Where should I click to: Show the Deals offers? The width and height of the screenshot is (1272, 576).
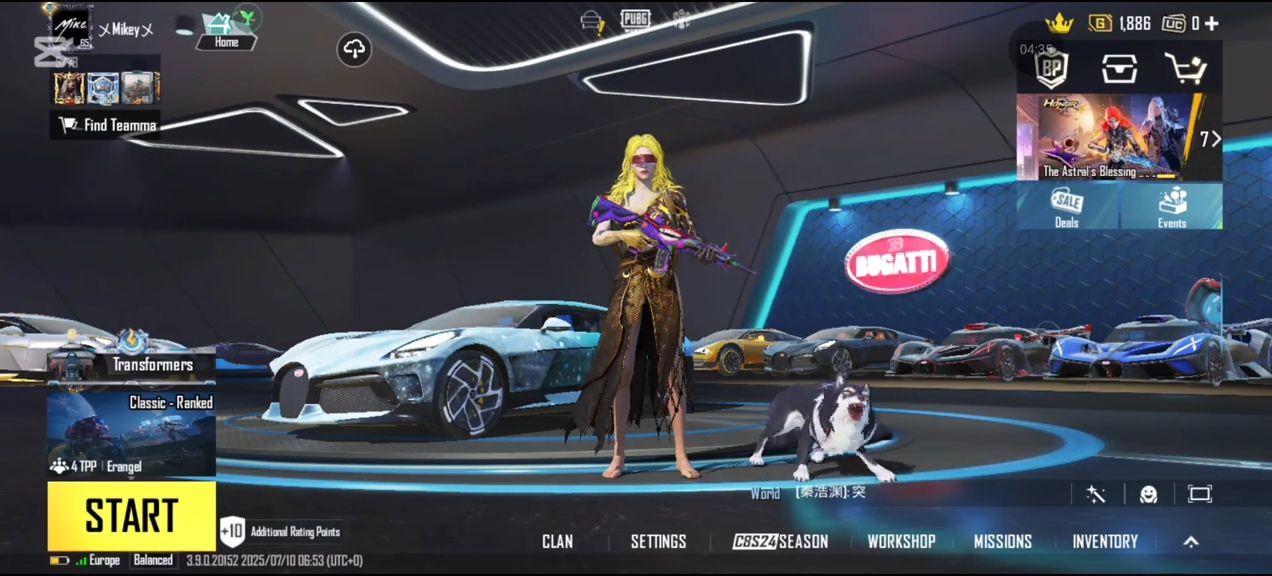point(1067,207)
